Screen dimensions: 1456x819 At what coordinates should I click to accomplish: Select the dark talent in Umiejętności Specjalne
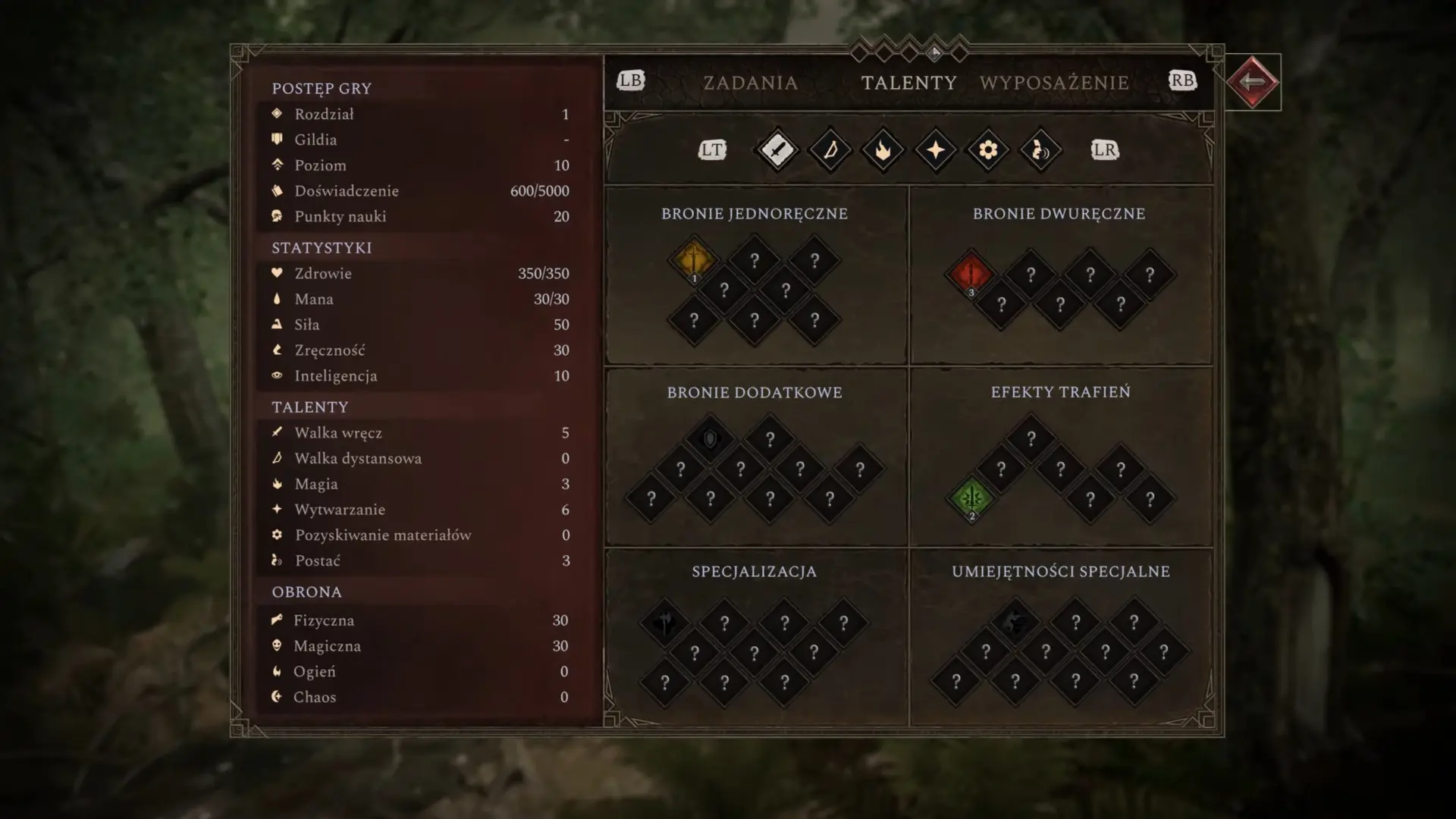click(1015, 623)
